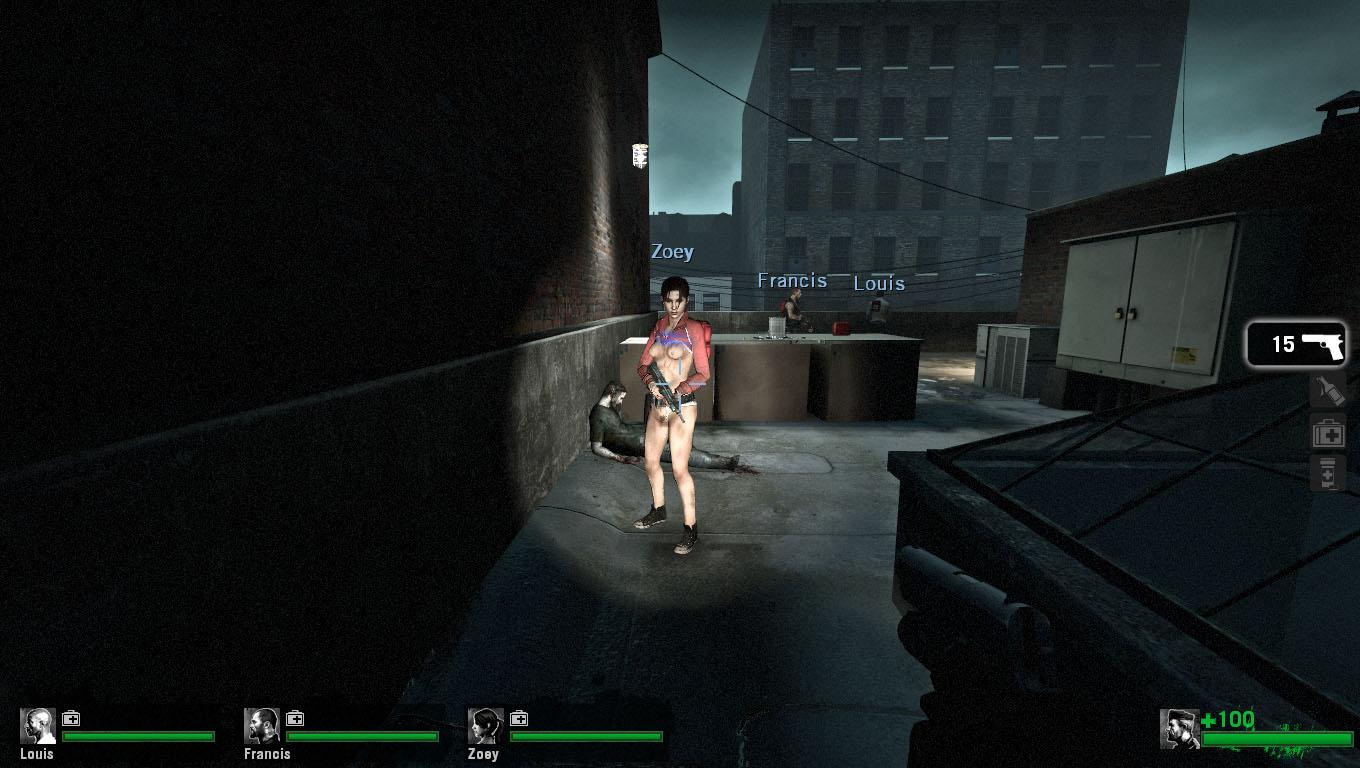Click Louis's teammate portrait
This screenshot has width=1360, height=768.
pyautogui.click(x=38, y=726)
